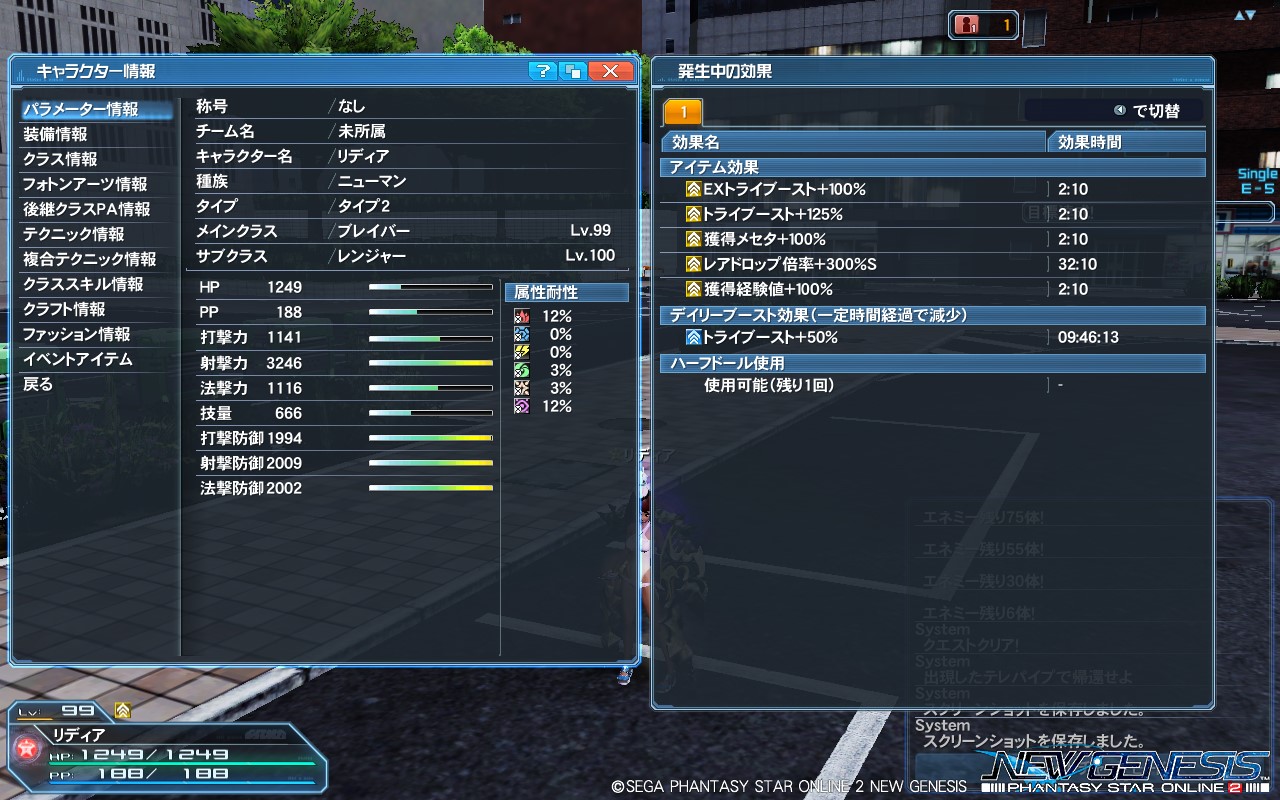Click the fire resistance icon

pyautogui.click(x=522, y=315)
